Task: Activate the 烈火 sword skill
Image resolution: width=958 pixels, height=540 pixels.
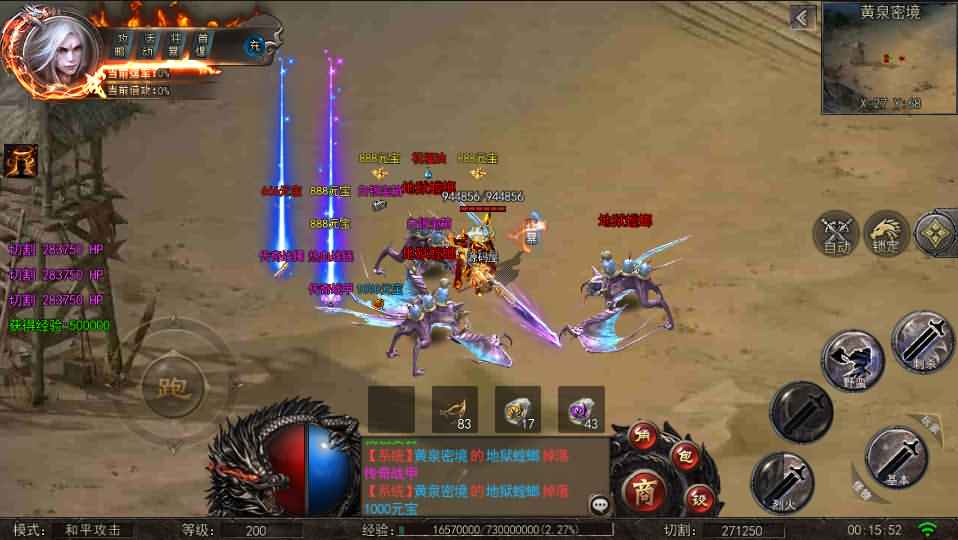Action: 783,483
